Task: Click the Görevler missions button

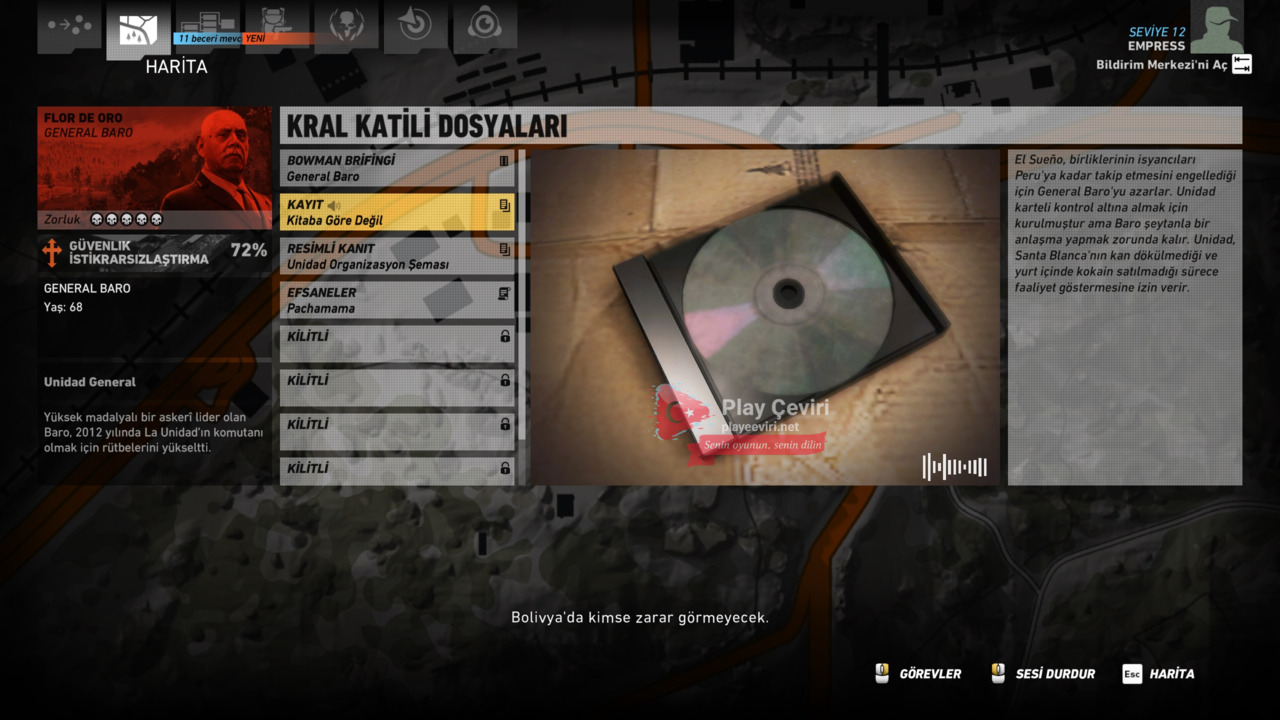Action: (918, 674)
